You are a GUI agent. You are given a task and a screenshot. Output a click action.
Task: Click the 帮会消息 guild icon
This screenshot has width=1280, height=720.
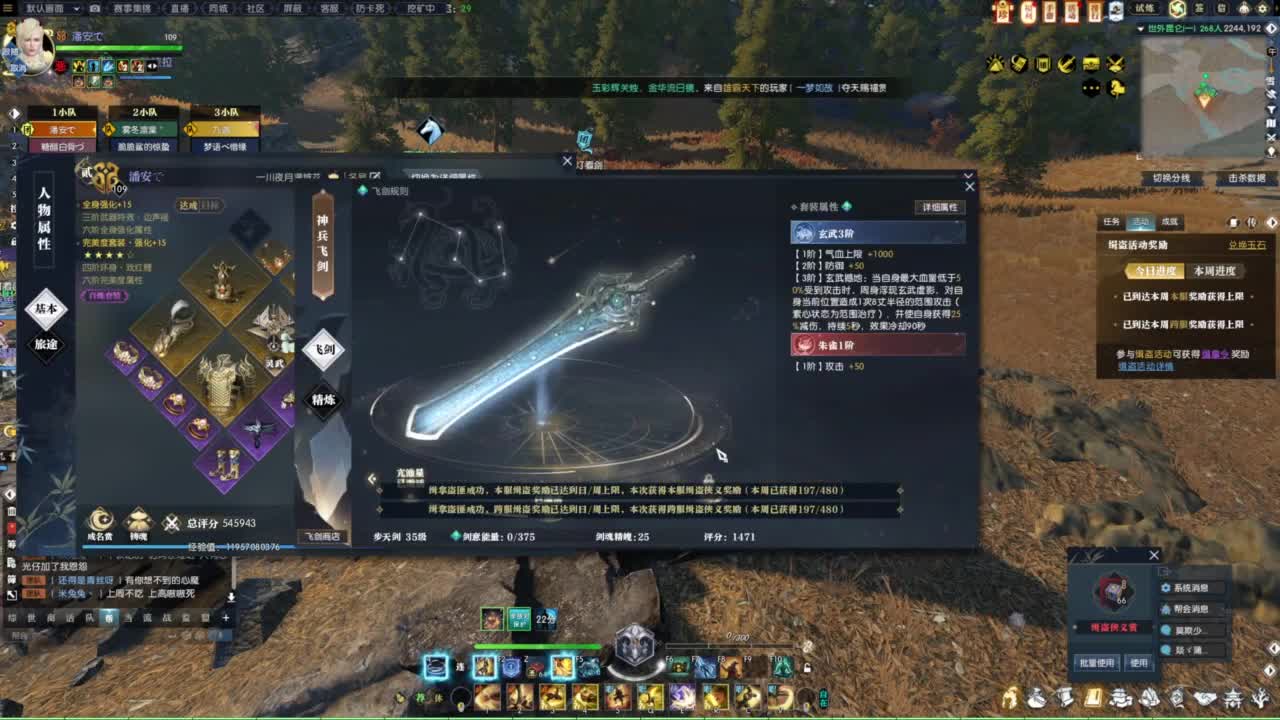(x=1166, y=610)
